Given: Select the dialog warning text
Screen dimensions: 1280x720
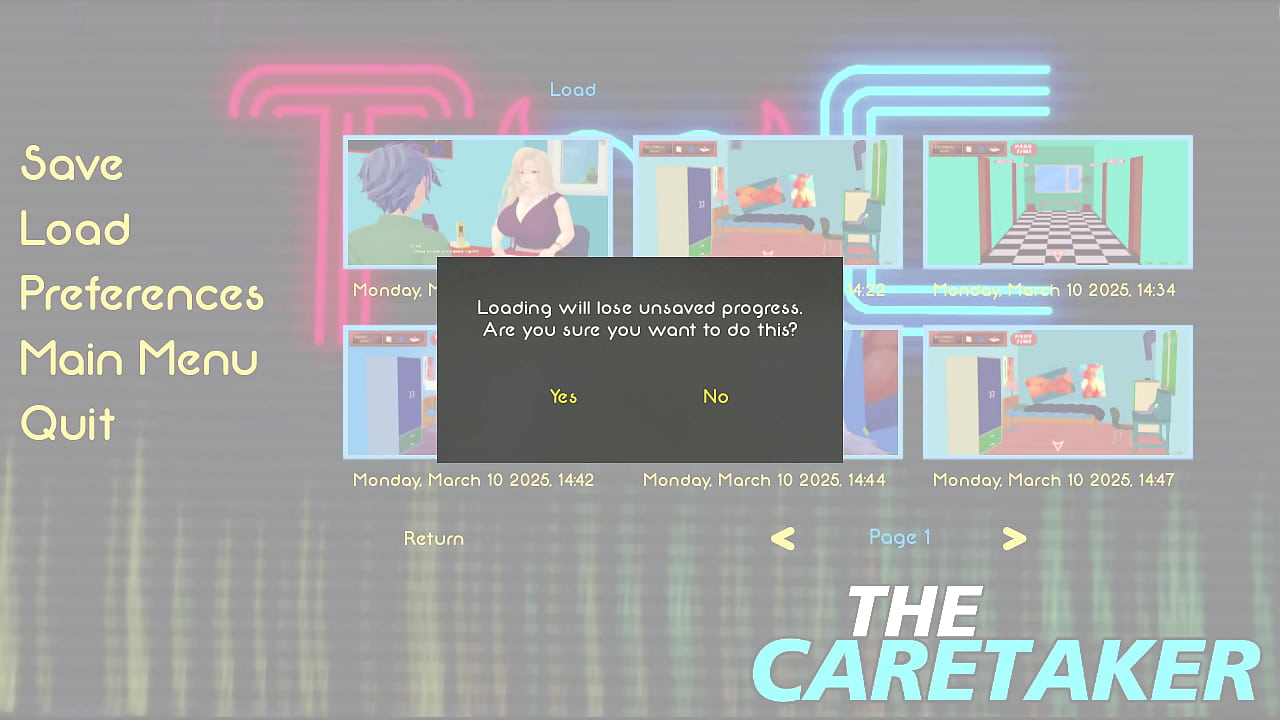Looking at the screenshot, I should pyautogui.click(x=638, y=318).
